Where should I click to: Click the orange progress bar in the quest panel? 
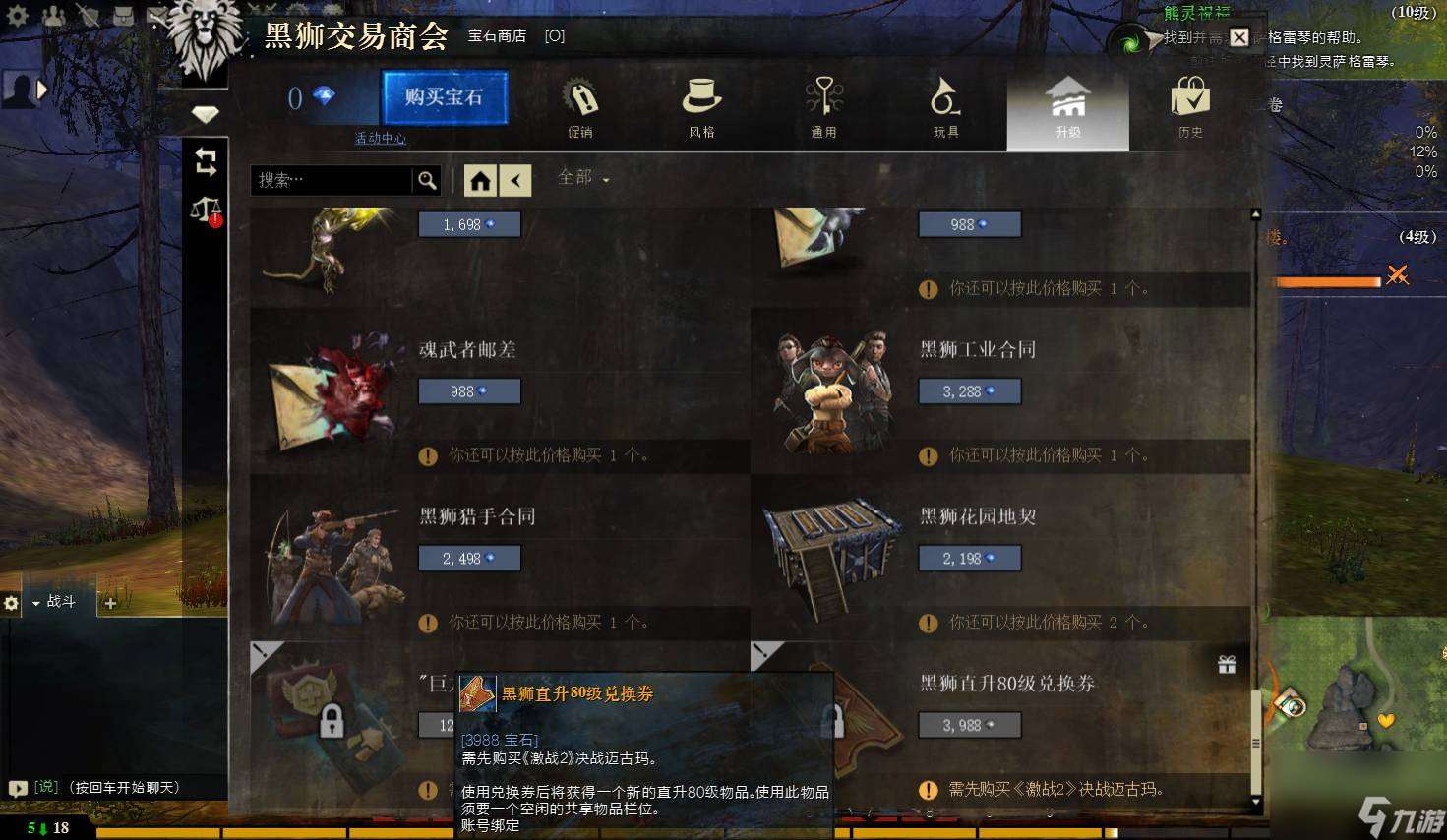click(1328, 282)
